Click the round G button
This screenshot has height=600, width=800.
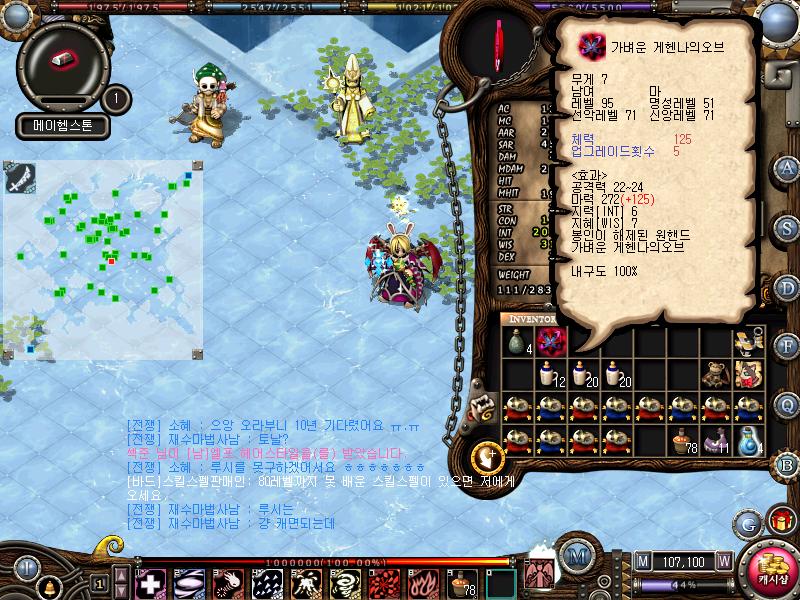click(x=747, y=522)
